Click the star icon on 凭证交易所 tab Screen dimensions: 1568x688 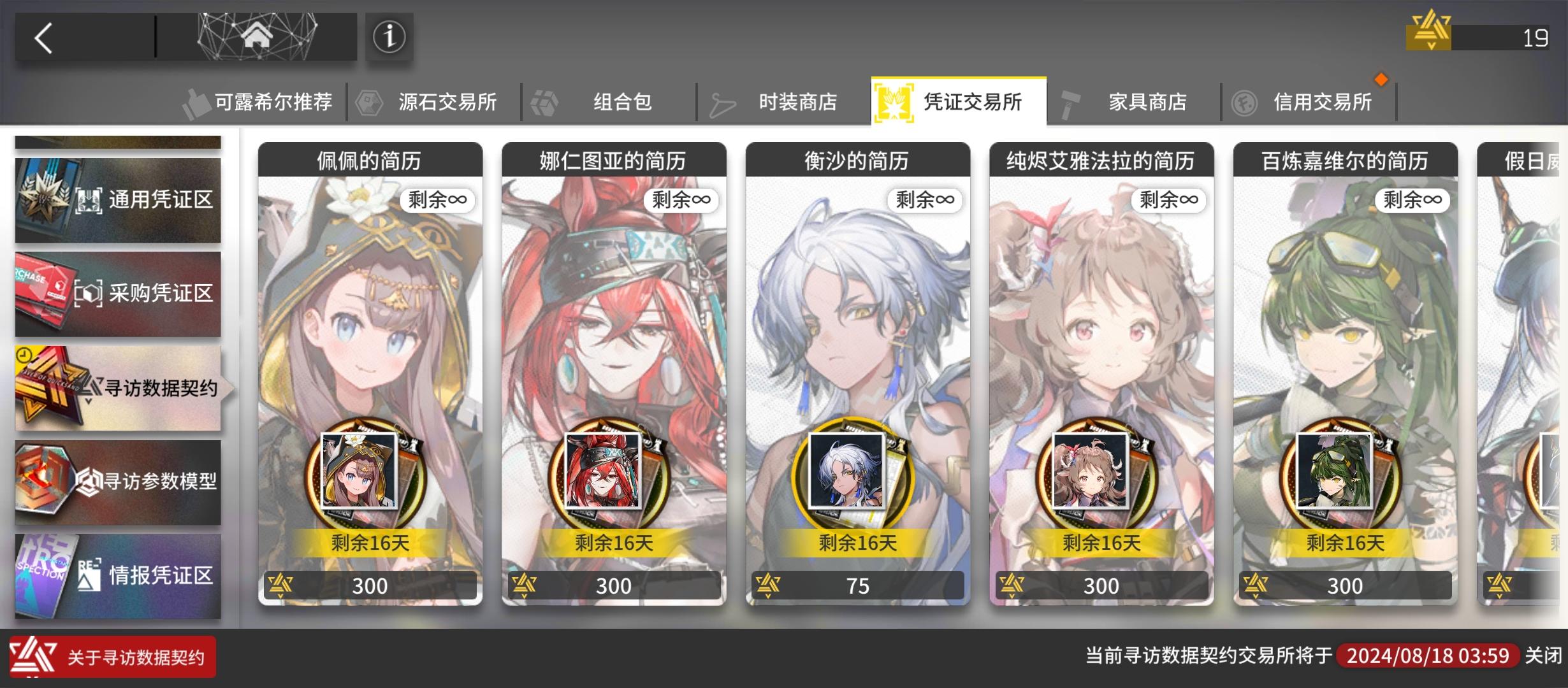(895, 101)
